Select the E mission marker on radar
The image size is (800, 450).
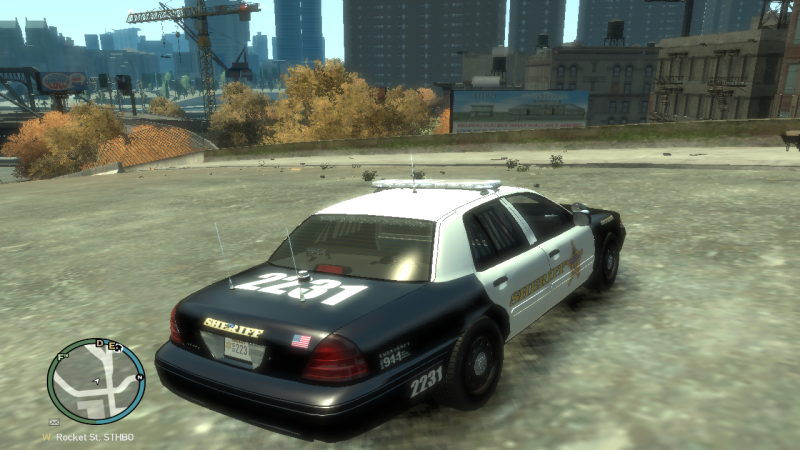coord(111,346)
